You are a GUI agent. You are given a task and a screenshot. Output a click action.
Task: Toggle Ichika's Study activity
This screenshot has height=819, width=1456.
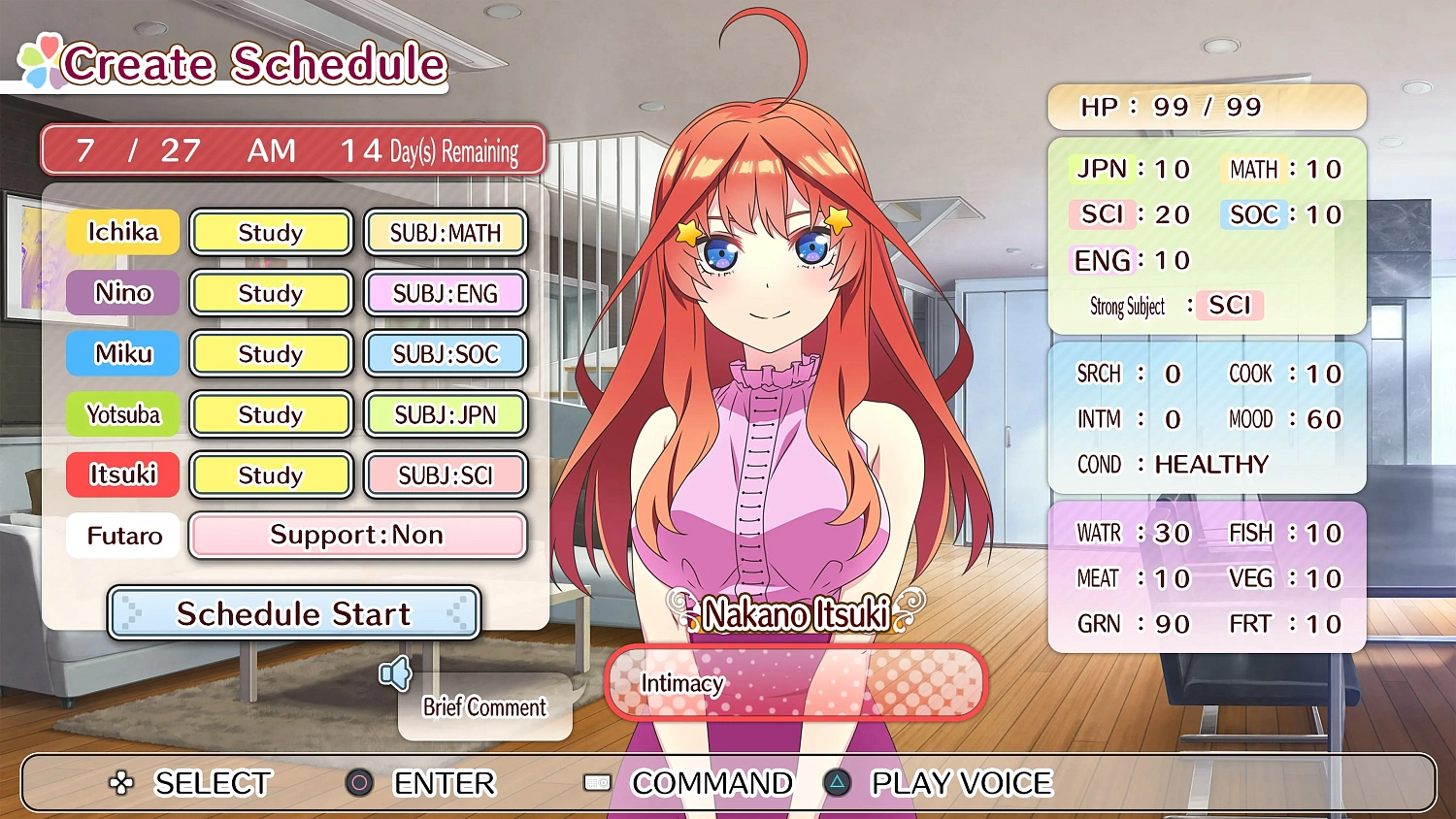(271, 232)
